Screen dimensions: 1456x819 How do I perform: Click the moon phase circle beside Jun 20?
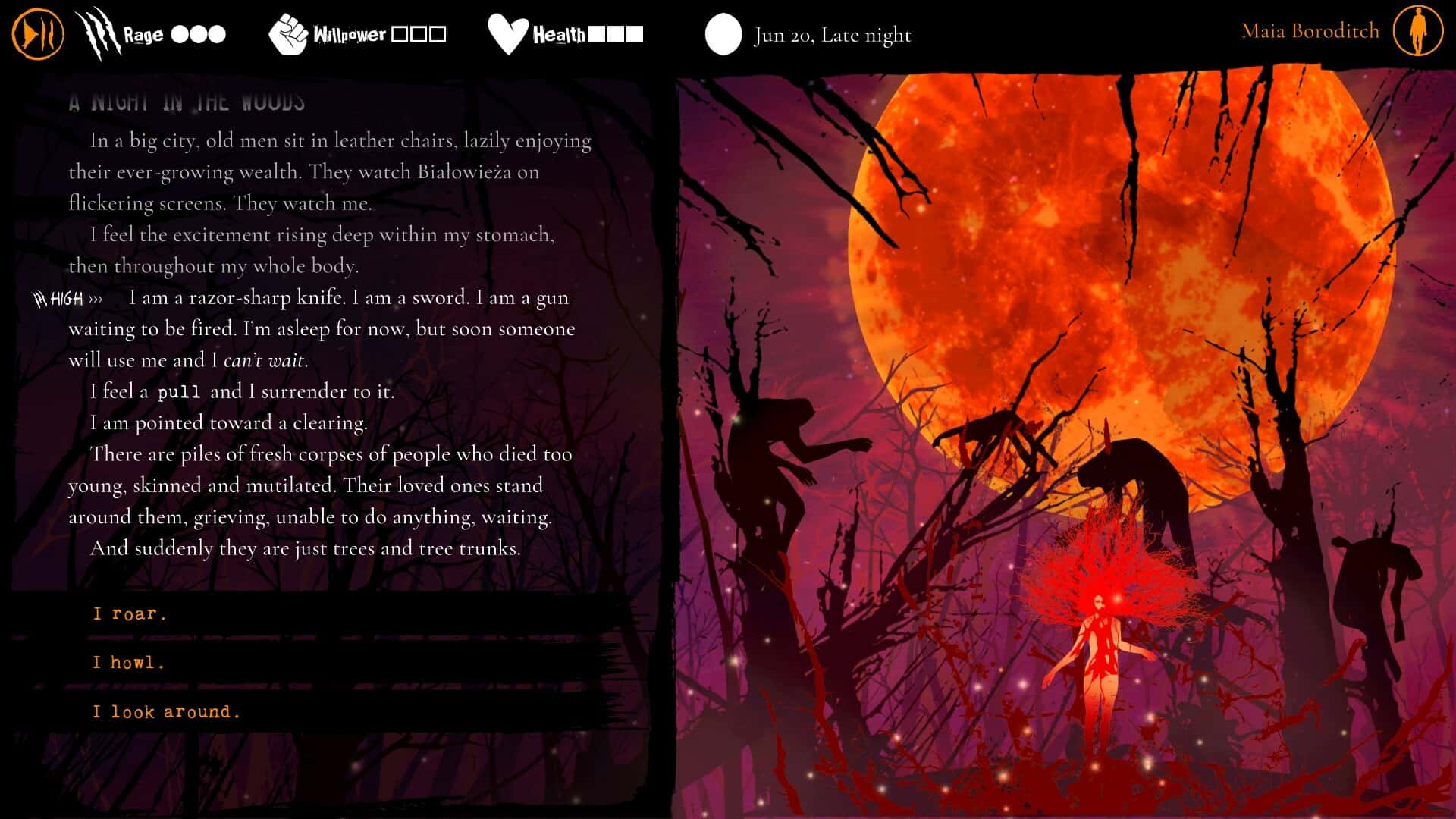(723, 34)
